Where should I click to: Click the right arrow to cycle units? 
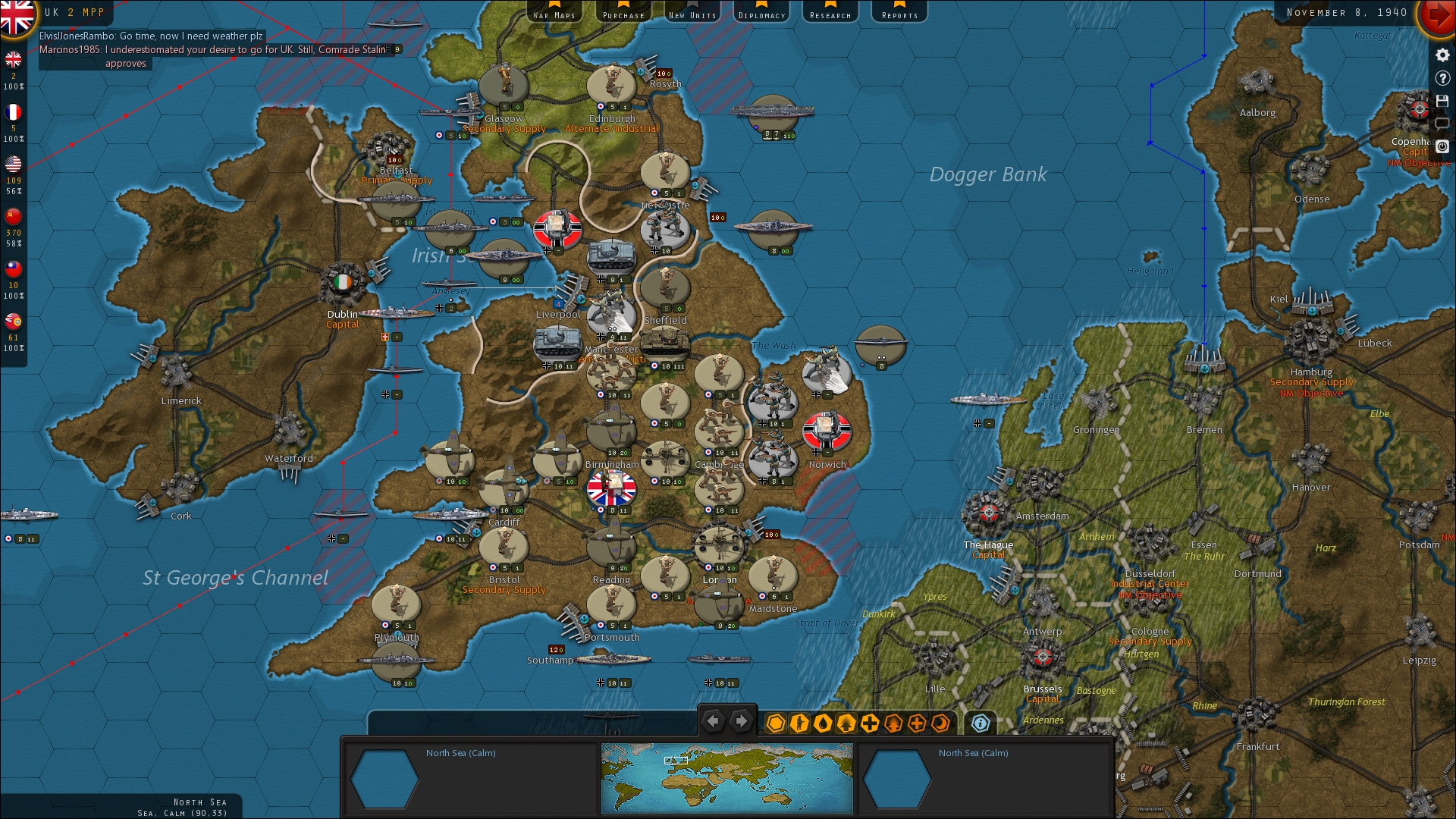[741, 720]
